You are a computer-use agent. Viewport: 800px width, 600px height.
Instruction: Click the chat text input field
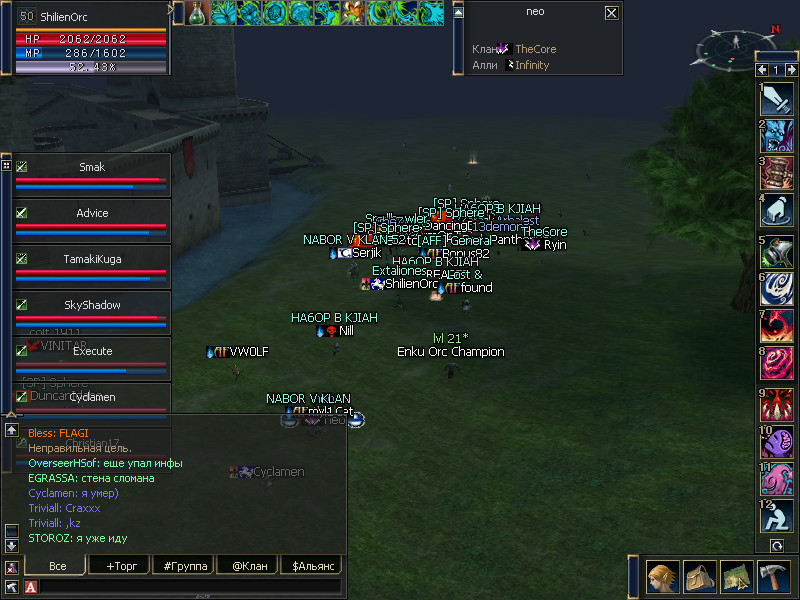[190, 586]
